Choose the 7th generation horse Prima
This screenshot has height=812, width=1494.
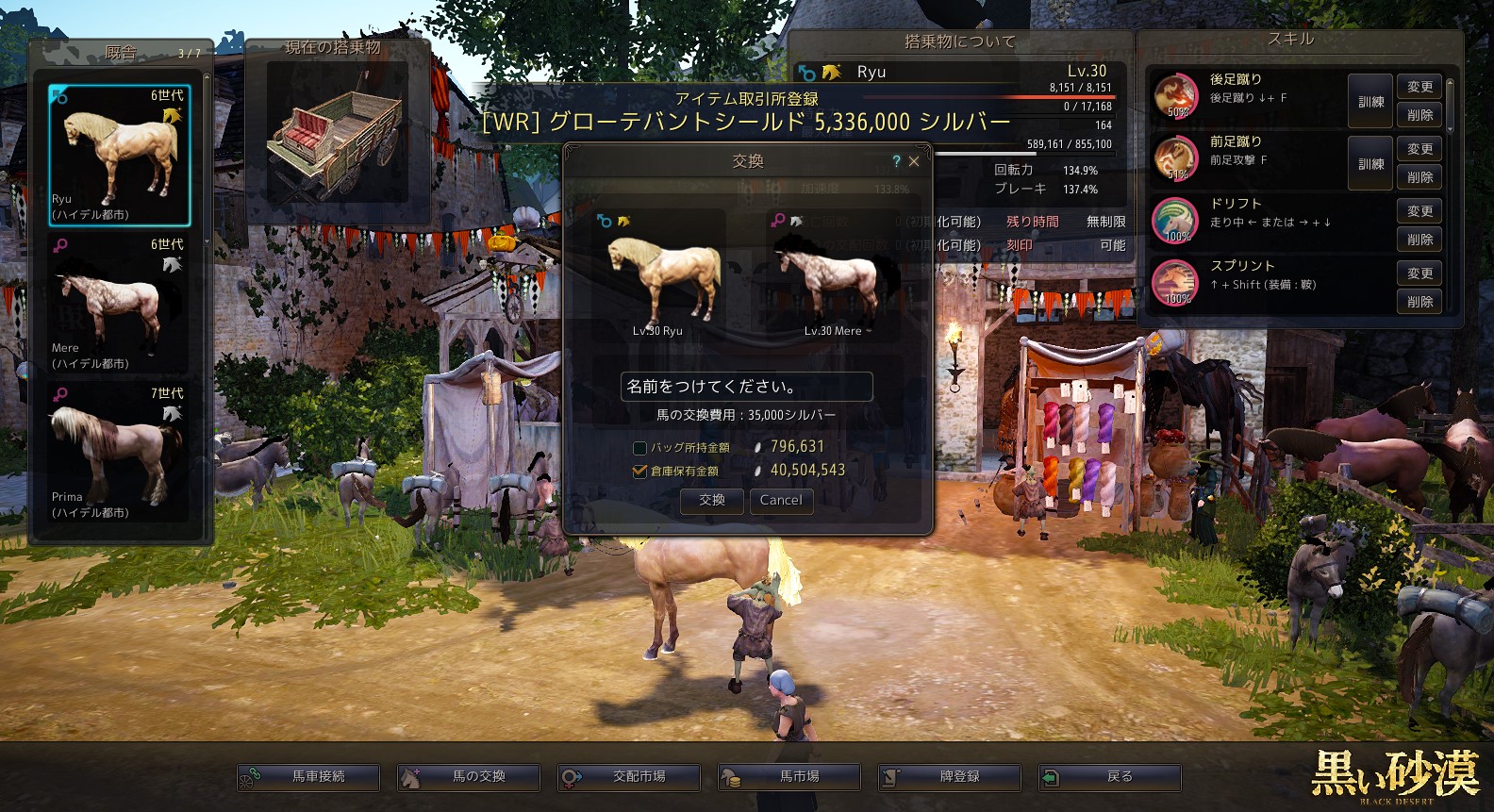click(120, 453)
